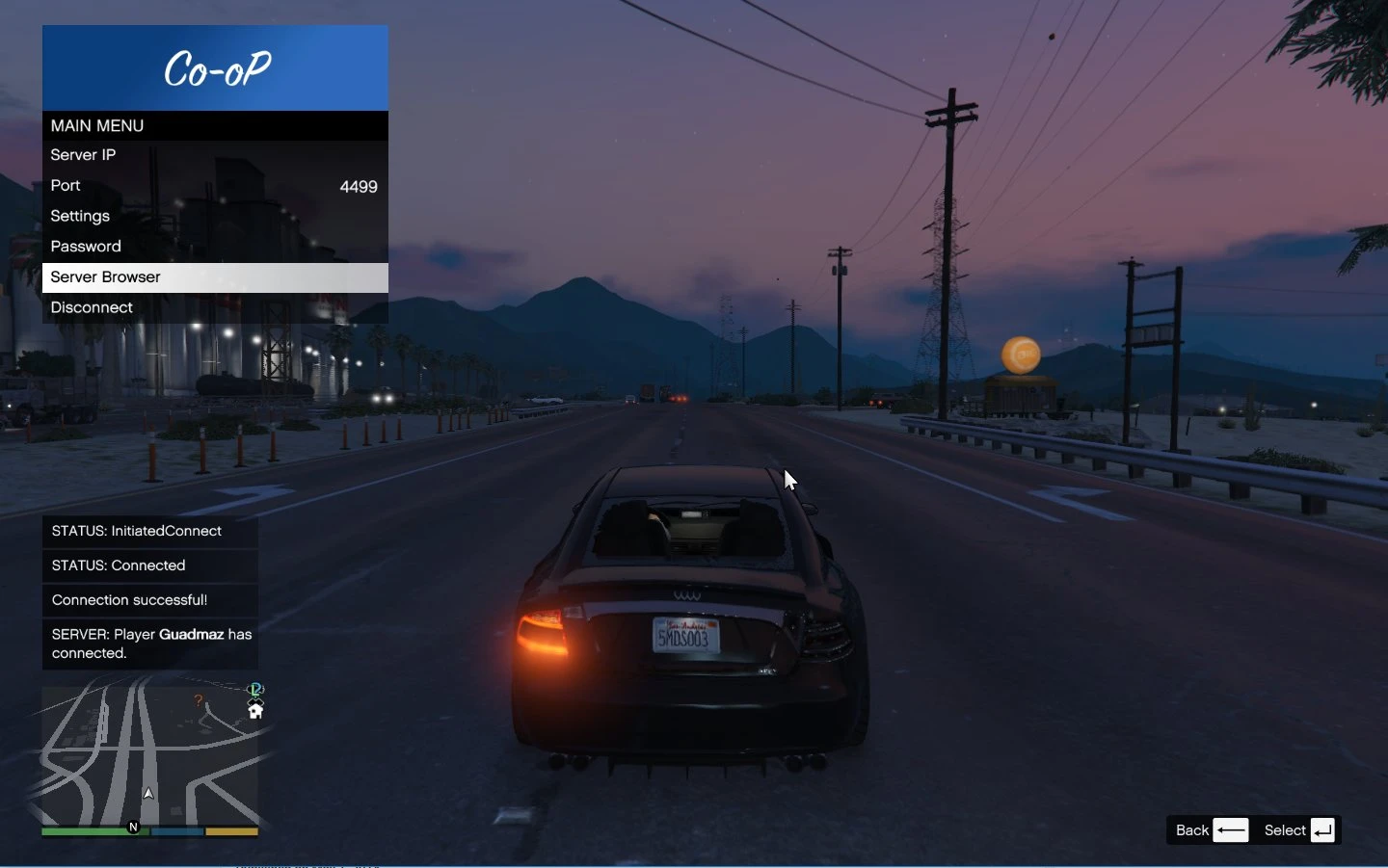1388x868 pixels.
Task: Click the back arrow key icon beside Back
Action: 1232,830
